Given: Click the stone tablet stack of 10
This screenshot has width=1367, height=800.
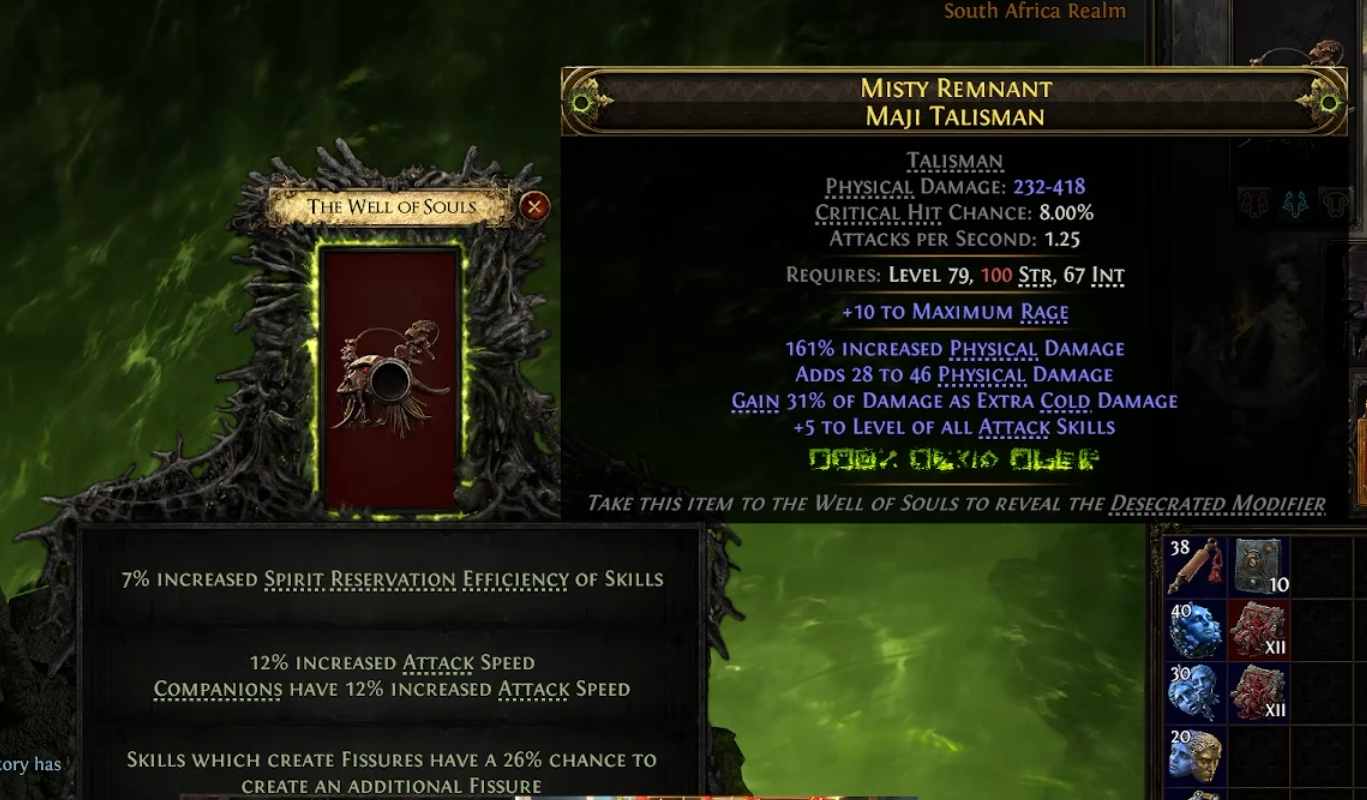Looking at the screenshot, I should click(x=1259, y=568).
